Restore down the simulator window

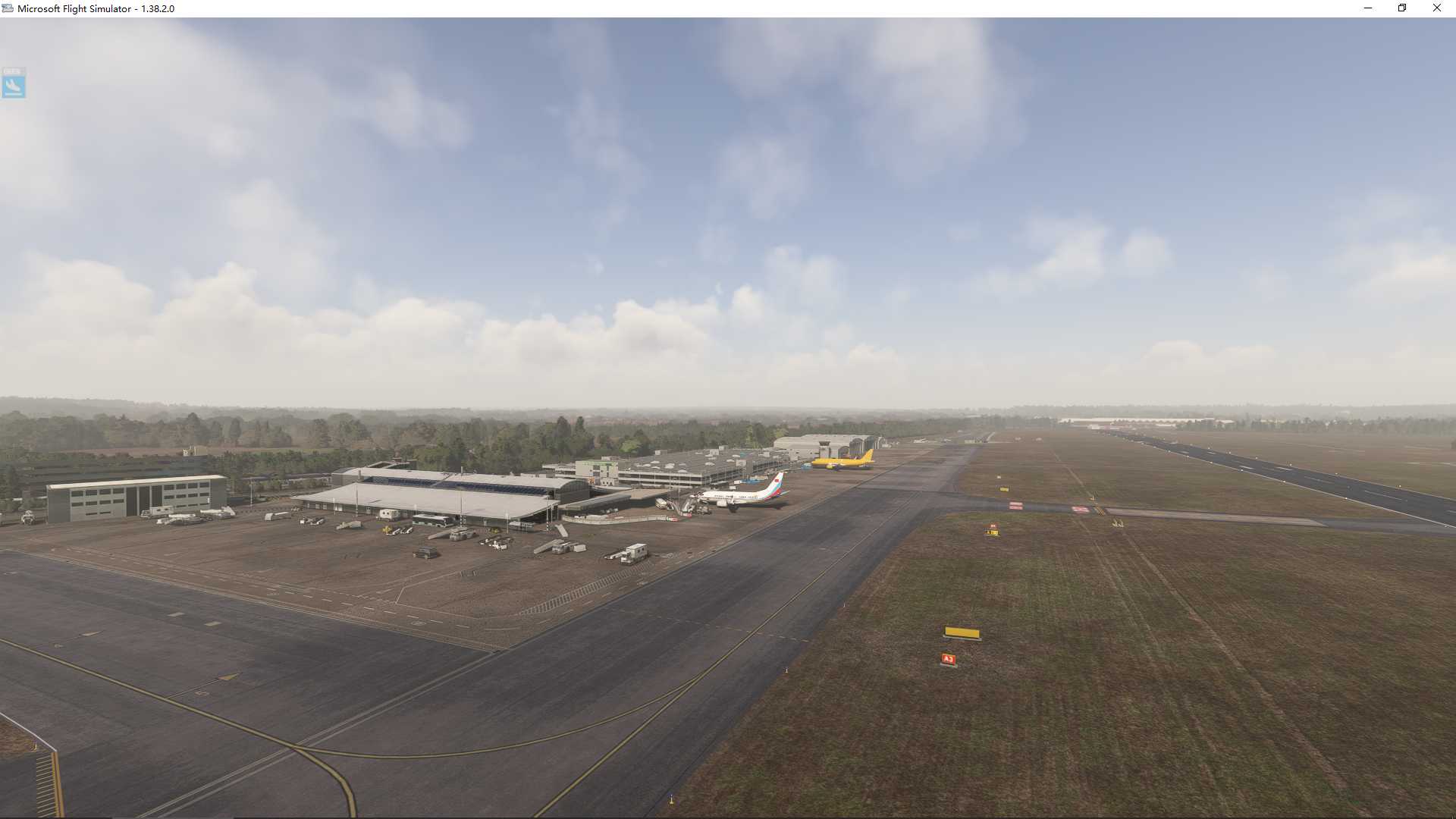[1402, 8]
